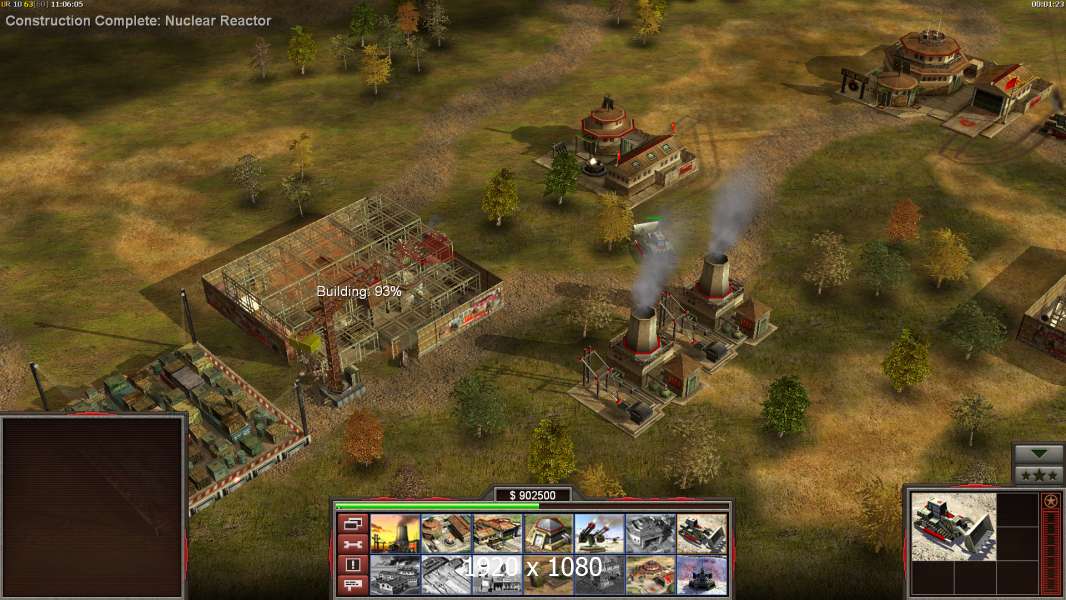Screen dimensions: 1066x600
Task: Click the wrench button on command bar
Action: [351, 544]
